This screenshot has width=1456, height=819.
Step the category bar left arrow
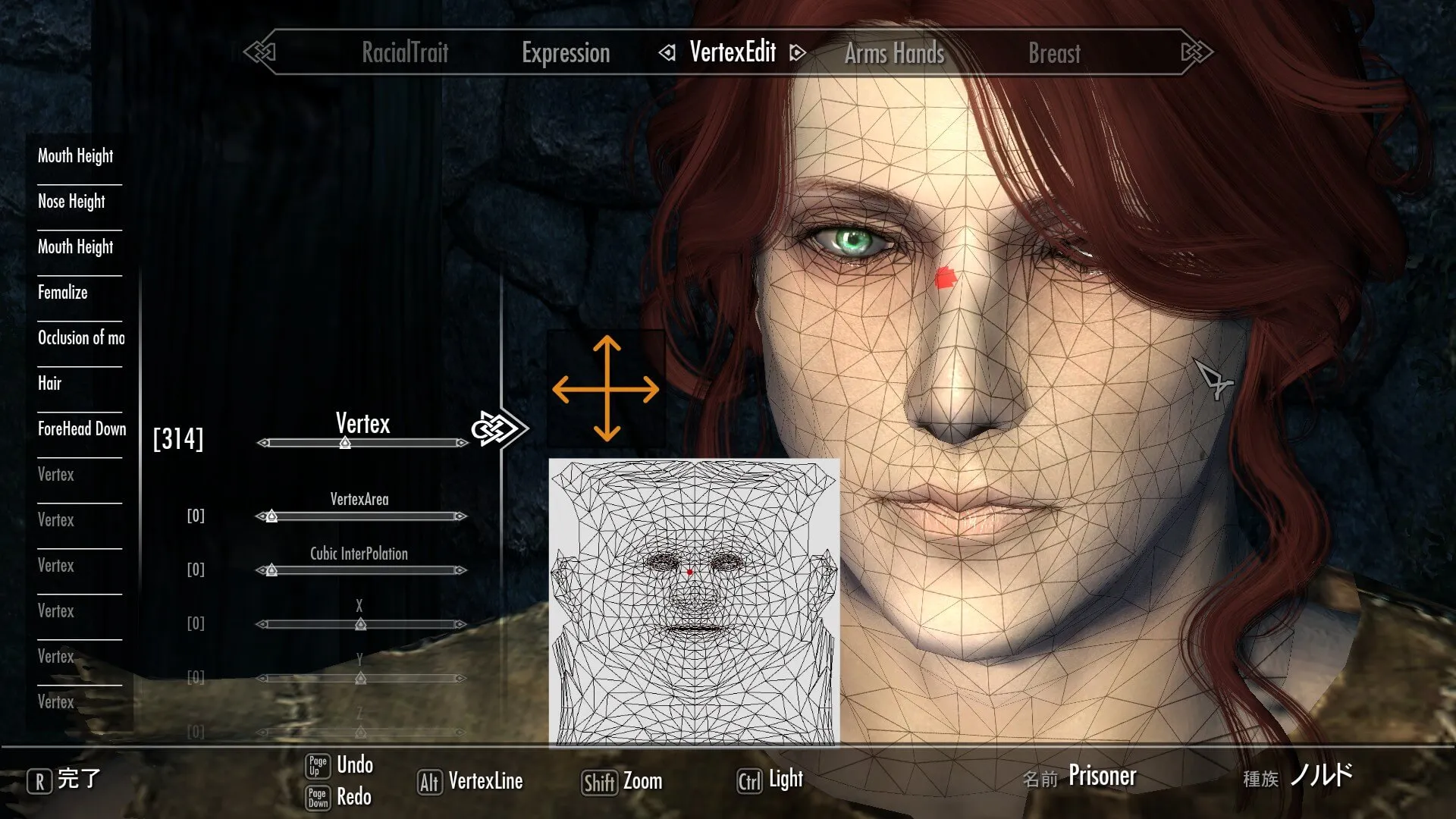[260, 52]
